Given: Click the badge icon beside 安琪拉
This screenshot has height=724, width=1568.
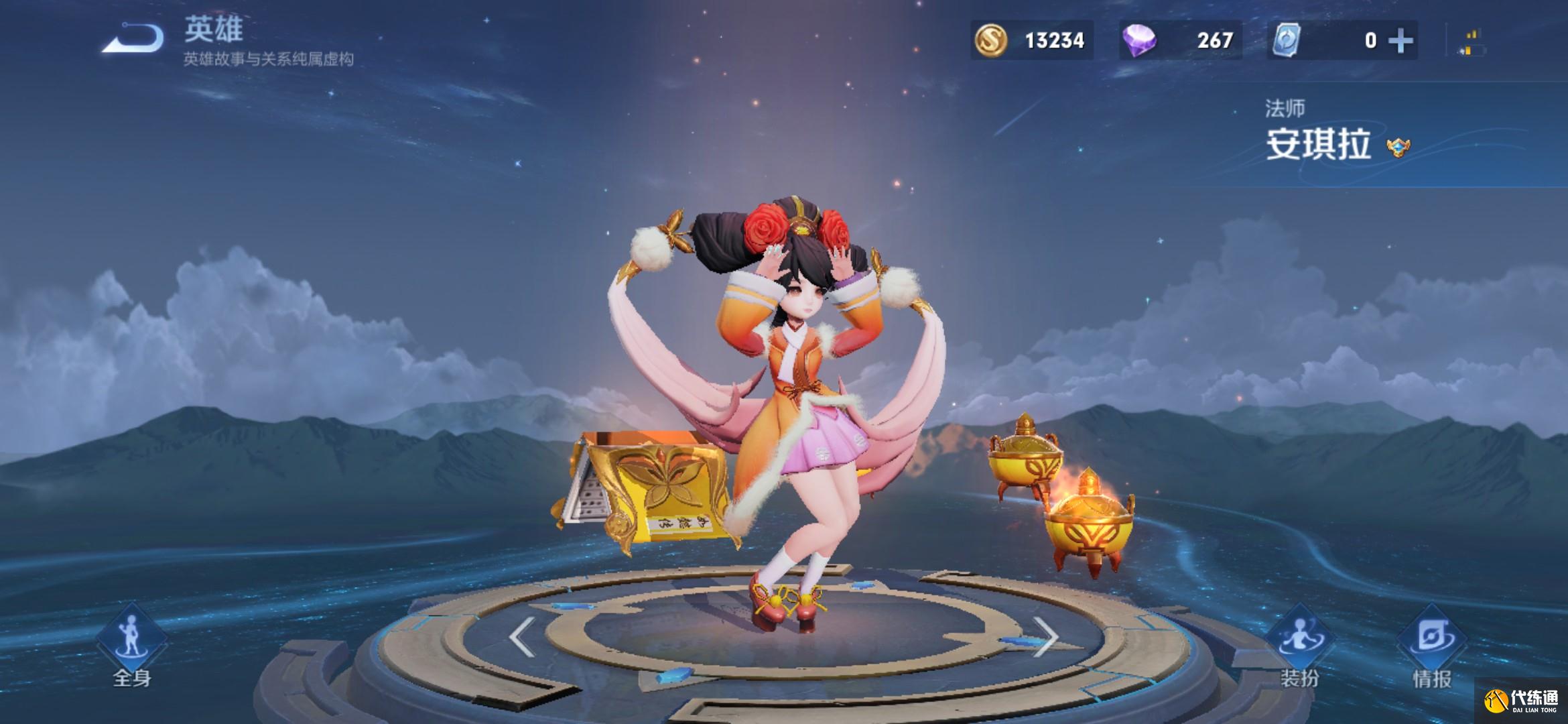Looking at the screenshot, I should click(x=1398, y=147).
